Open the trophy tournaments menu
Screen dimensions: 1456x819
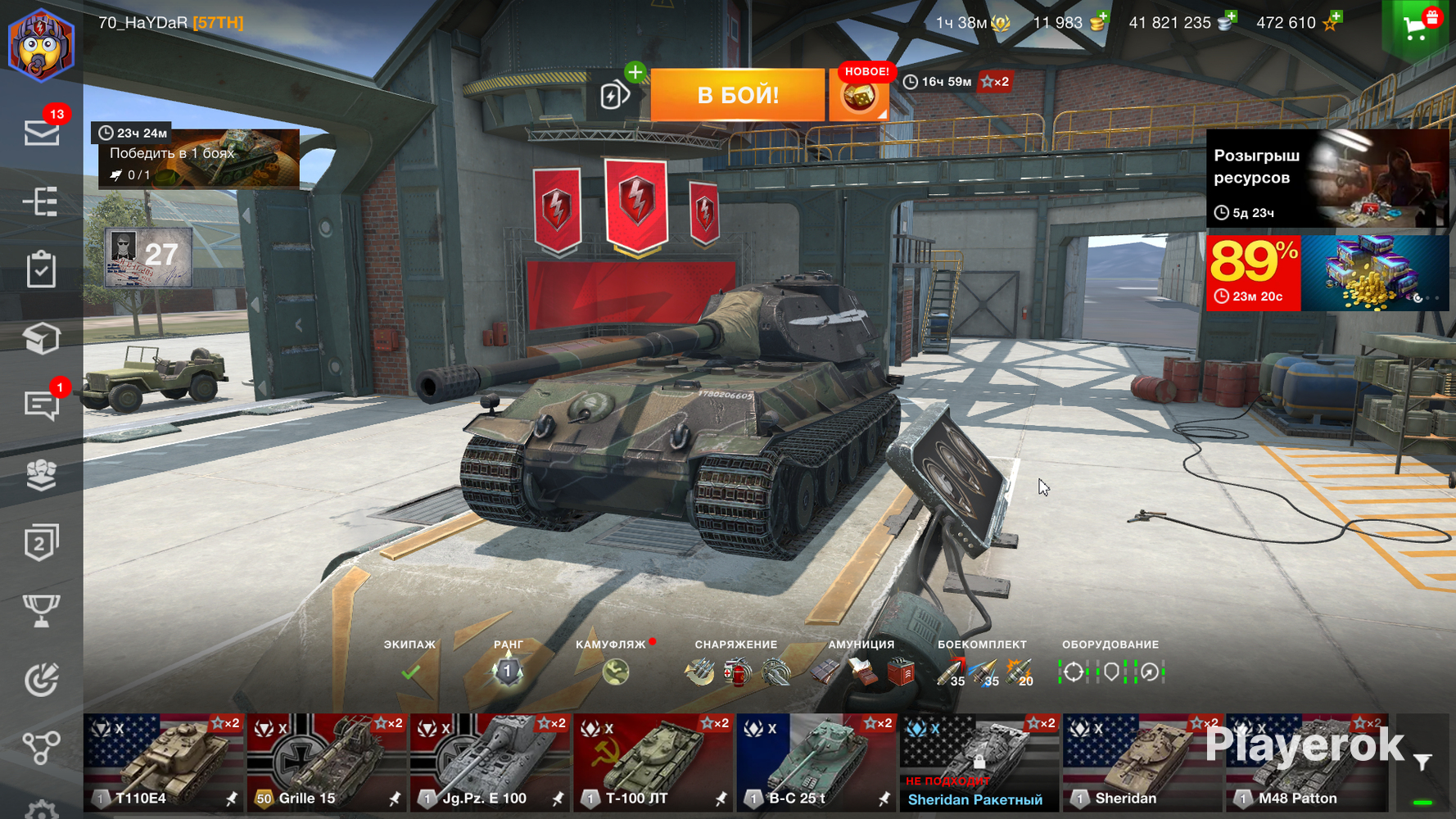pos(41,610)
